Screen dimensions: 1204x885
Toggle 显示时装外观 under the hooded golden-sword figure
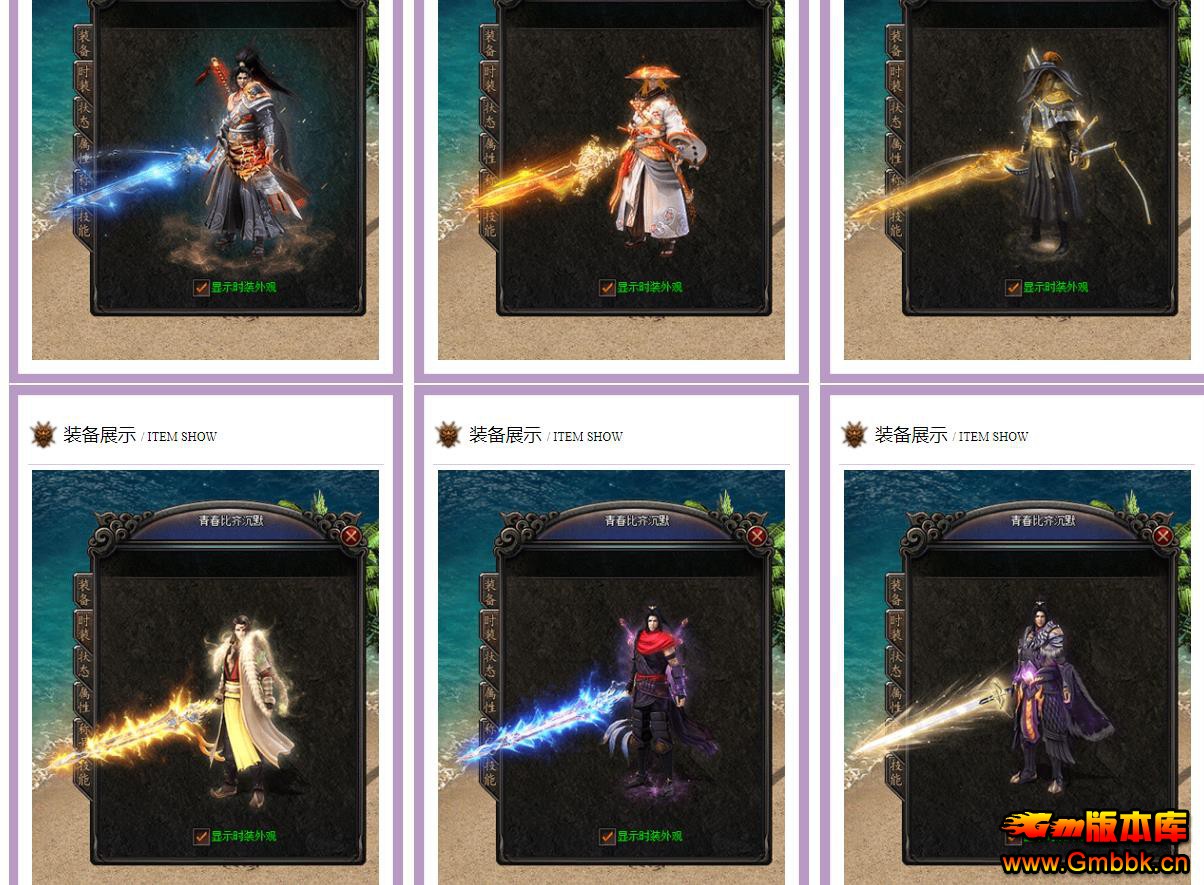point(1013,288)
